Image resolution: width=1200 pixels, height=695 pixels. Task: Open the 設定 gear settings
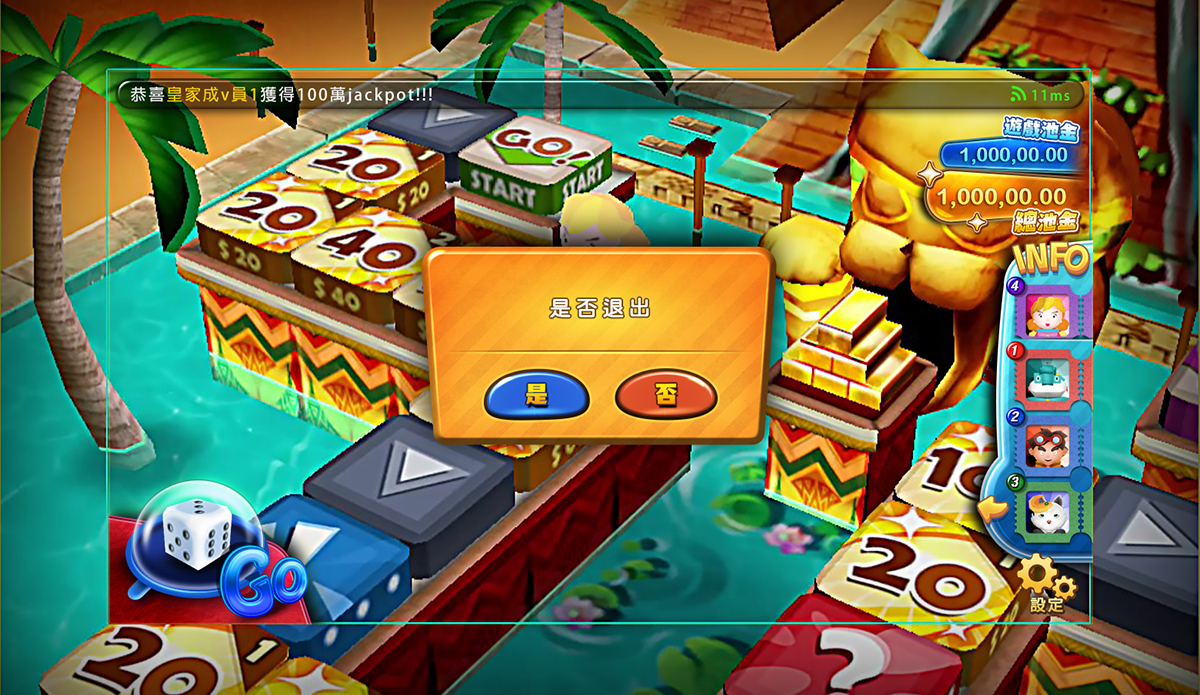pos(1047,583)
